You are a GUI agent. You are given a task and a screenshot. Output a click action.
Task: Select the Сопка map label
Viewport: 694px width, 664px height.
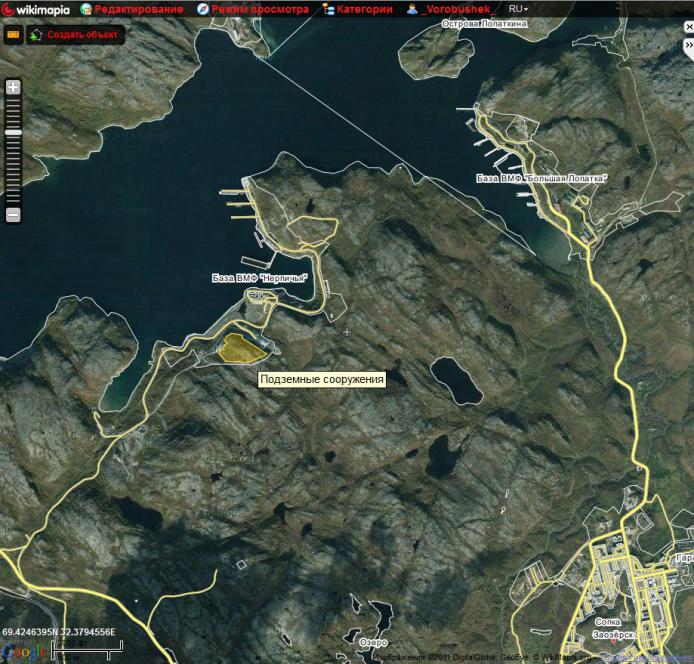[607, 621]
